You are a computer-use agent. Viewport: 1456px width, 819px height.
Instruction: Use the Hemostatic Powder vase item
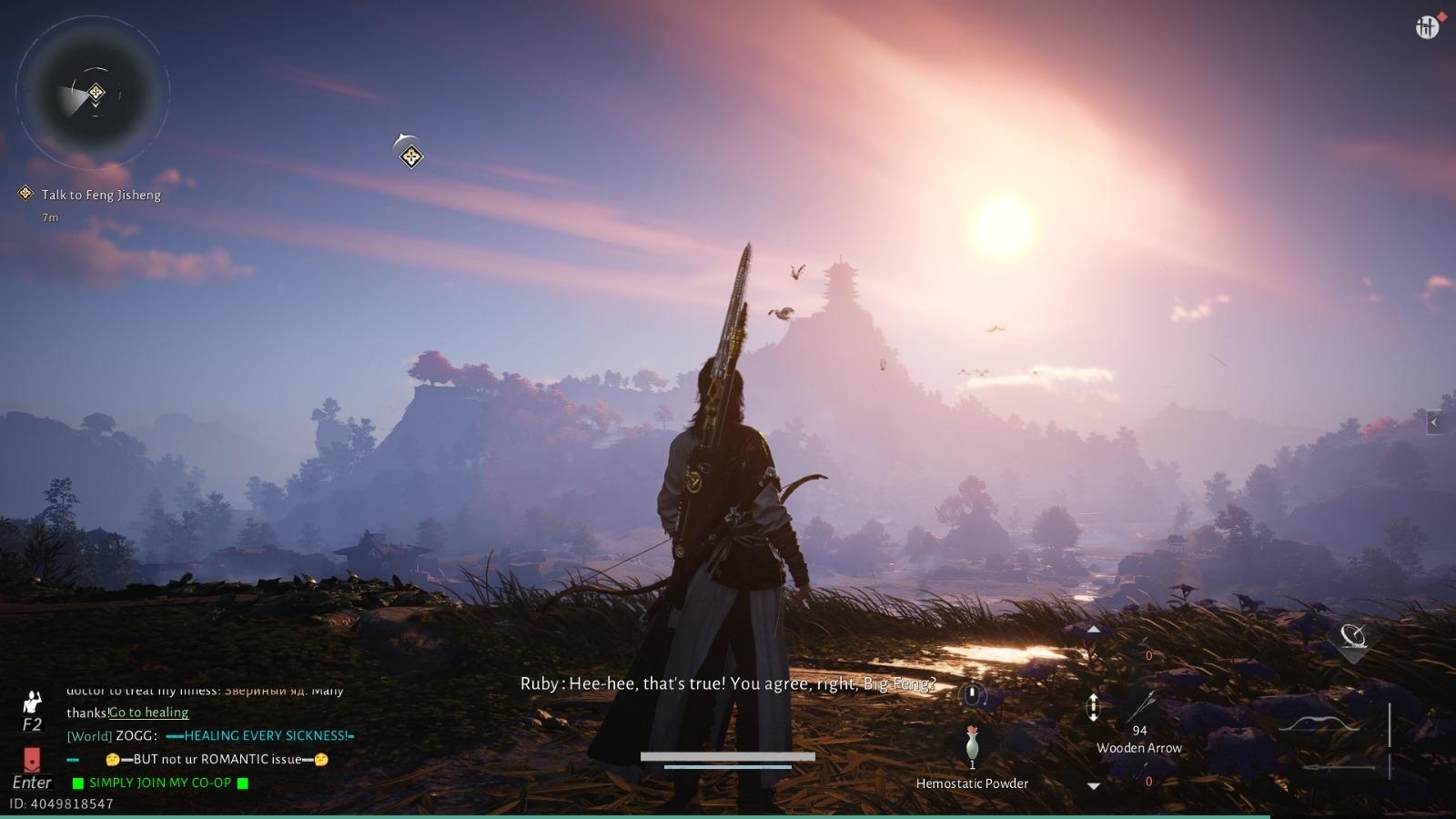(x=972, y=744)
